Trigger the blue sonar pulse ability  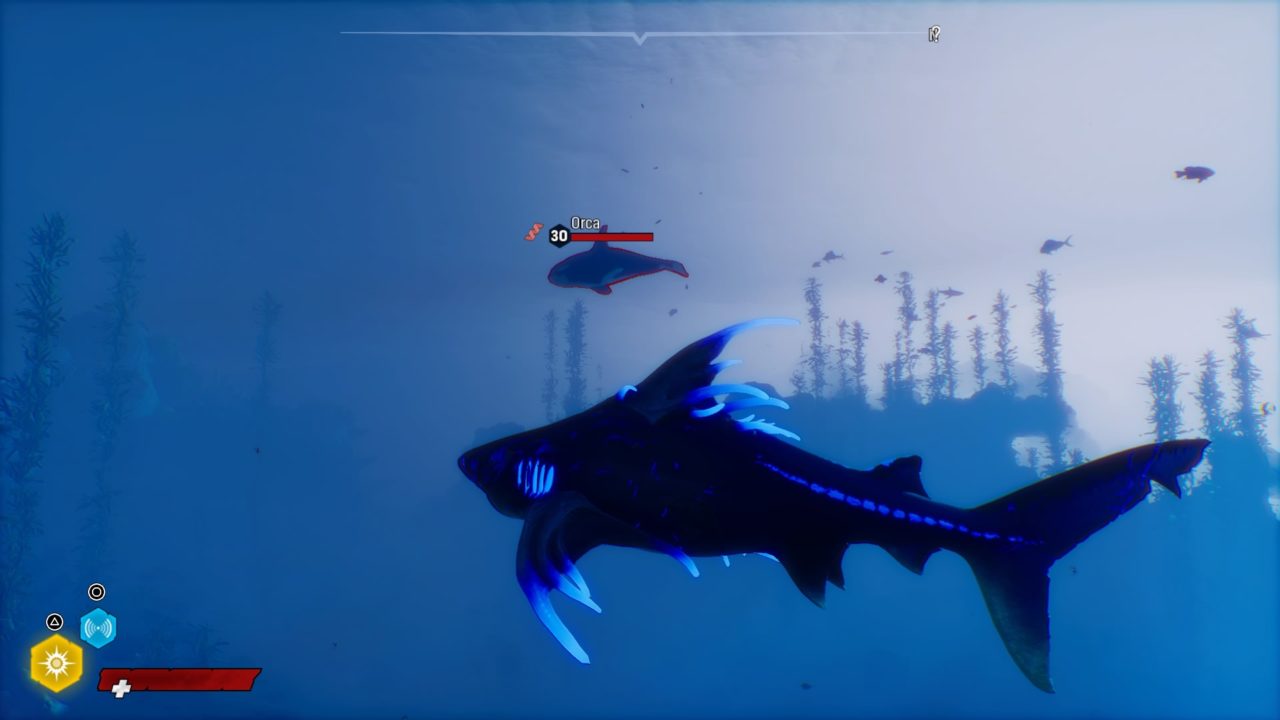(x=98, y=628)
